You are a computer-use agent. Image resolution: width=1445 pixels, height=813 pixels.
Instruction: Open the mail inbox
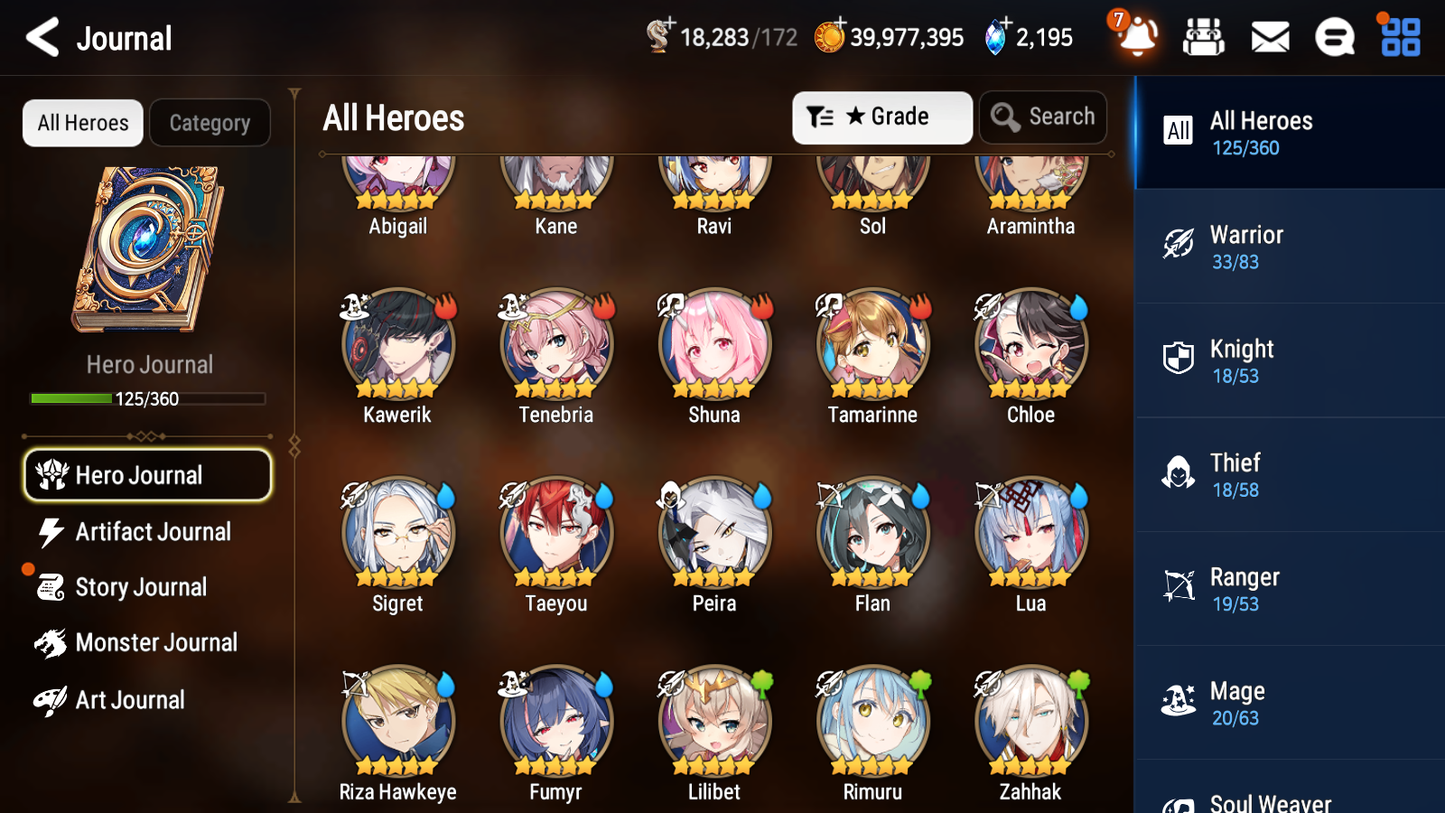coord(1269,36)
